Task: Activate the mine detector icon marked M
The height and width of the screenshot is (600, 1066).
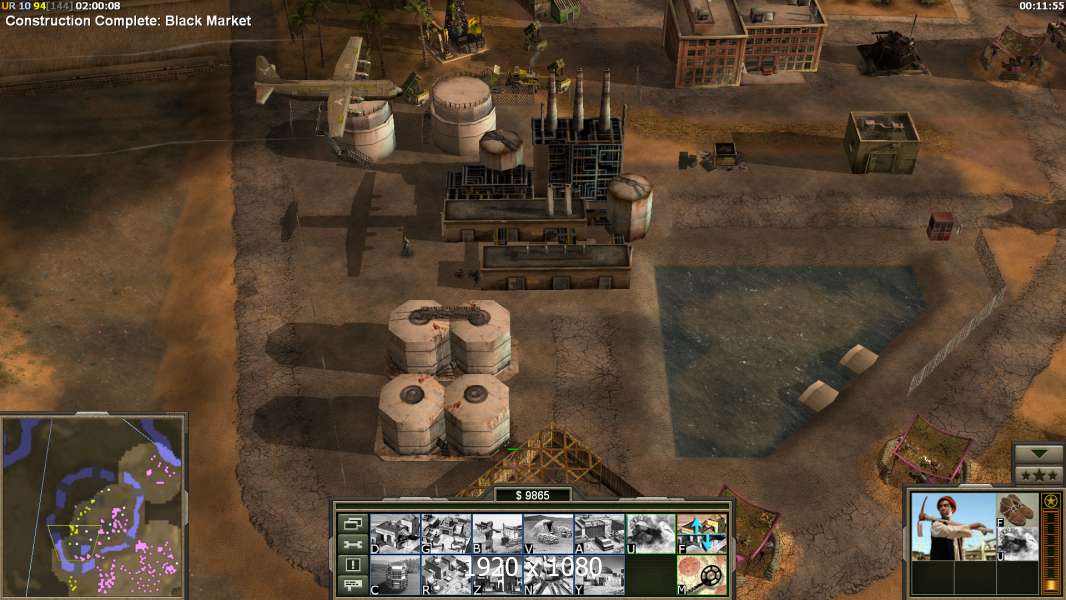Action: pos(702,575)
